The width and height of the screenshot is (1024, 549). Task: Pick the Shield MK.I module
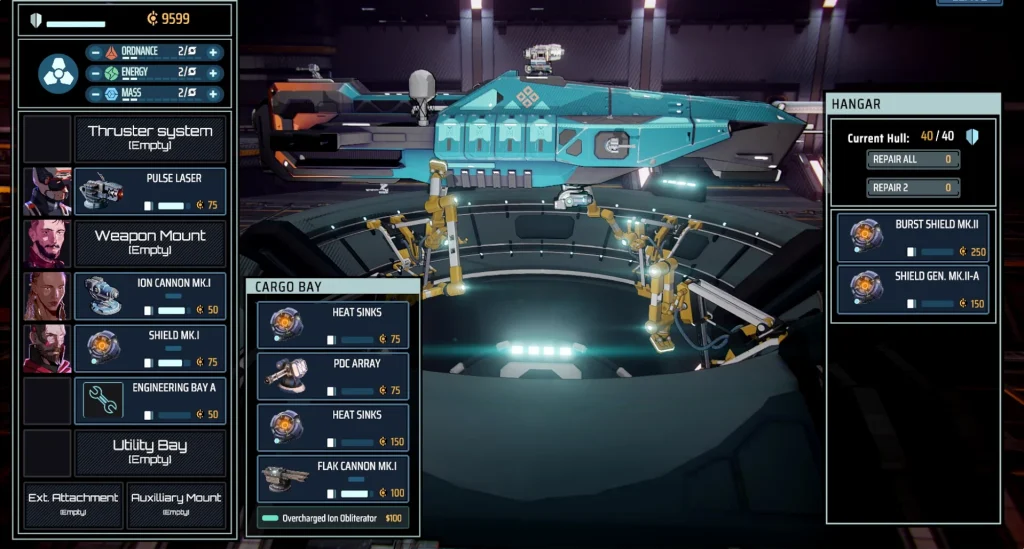[150, 348]
